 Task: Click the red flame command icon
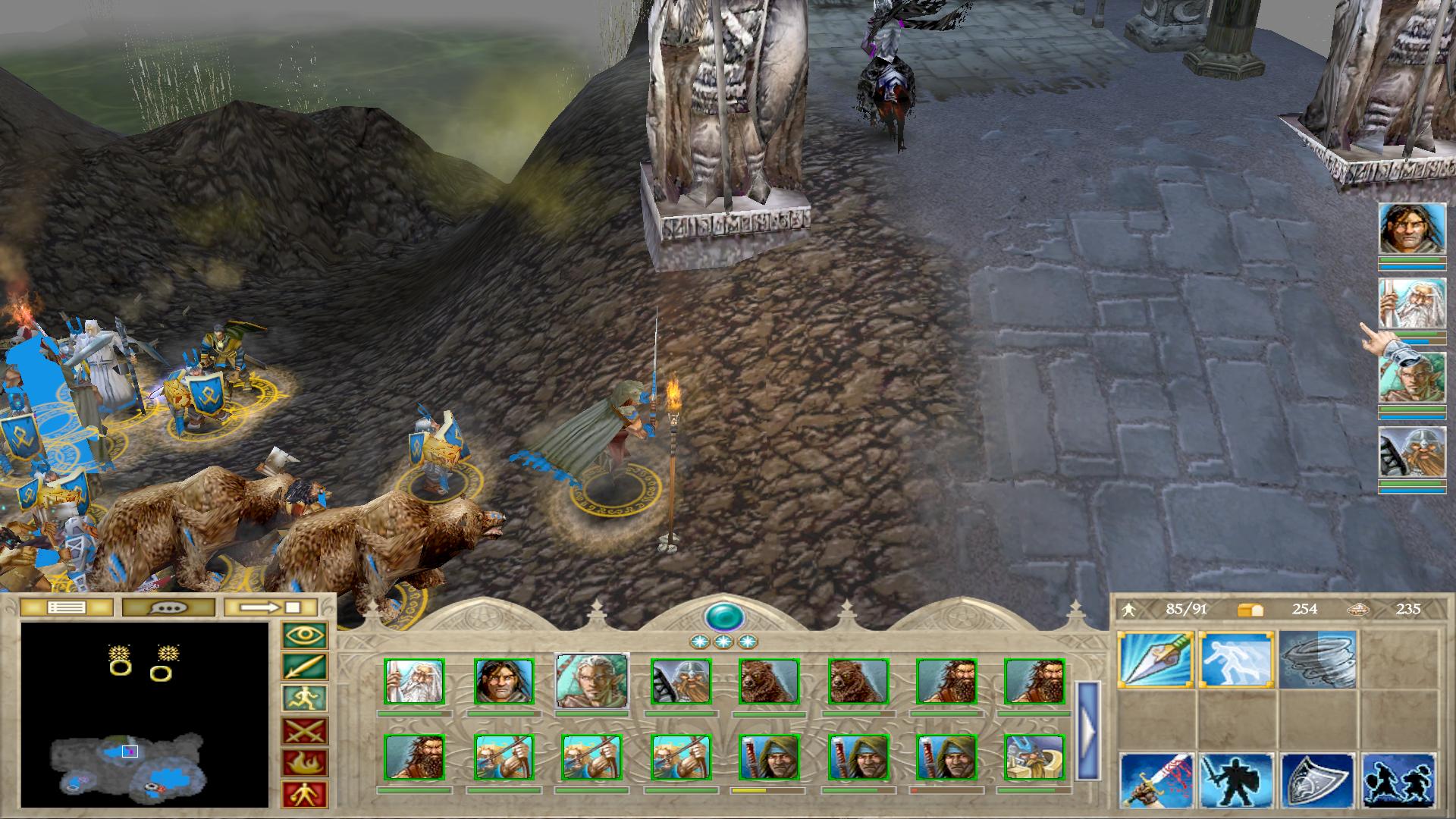304,763
